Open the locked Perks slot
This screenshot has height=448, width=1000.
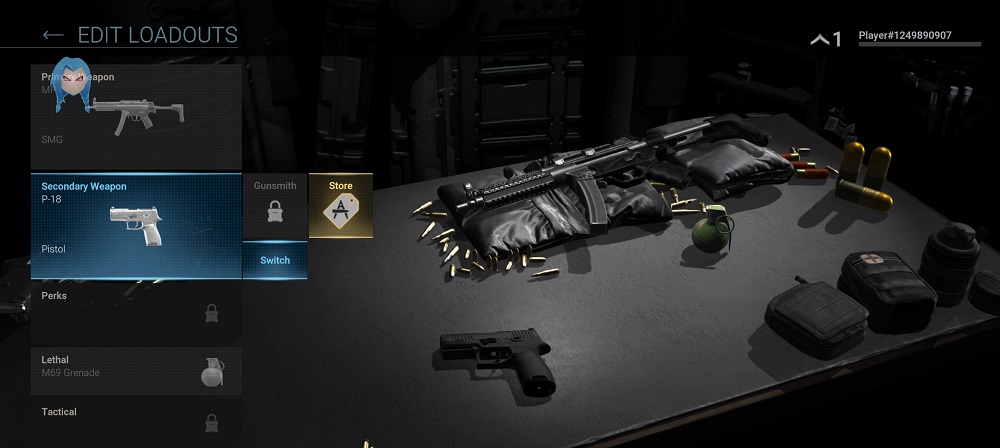pos(136,310)
